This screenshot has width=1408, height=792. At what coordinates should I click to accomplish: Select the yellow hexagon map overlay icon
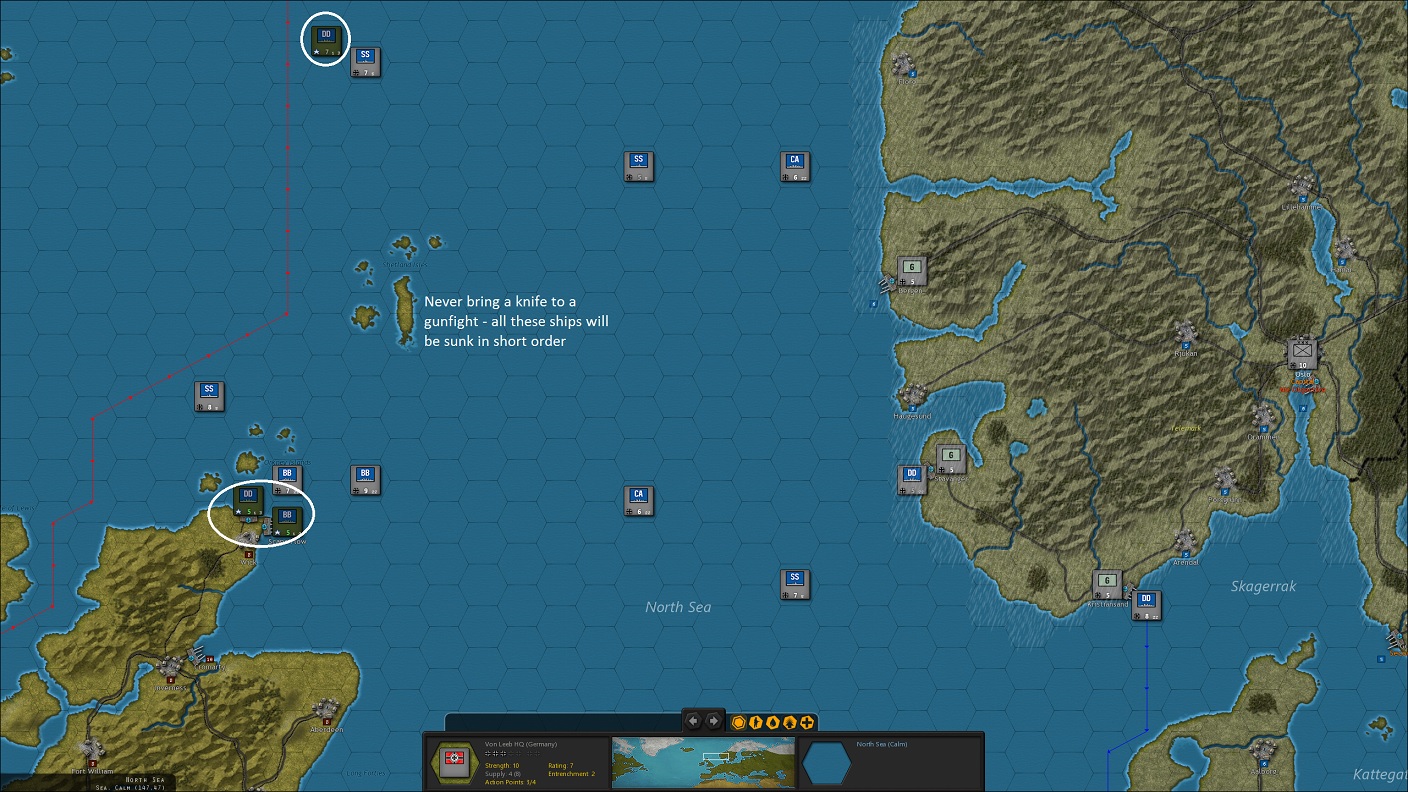tap(737, 722)
